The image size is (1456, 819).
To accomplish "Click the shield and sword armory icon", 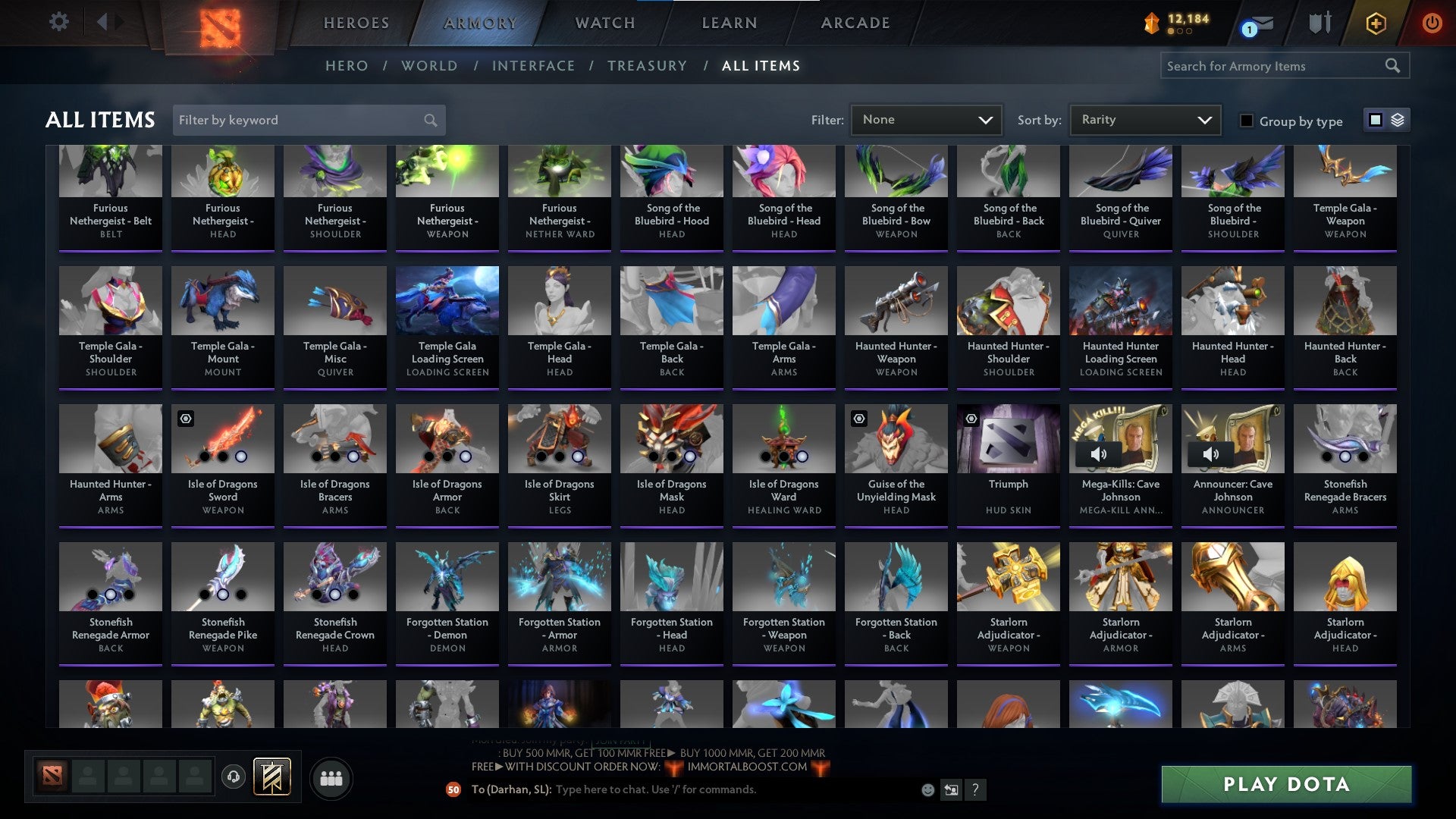I will [x=1320, y=24].
